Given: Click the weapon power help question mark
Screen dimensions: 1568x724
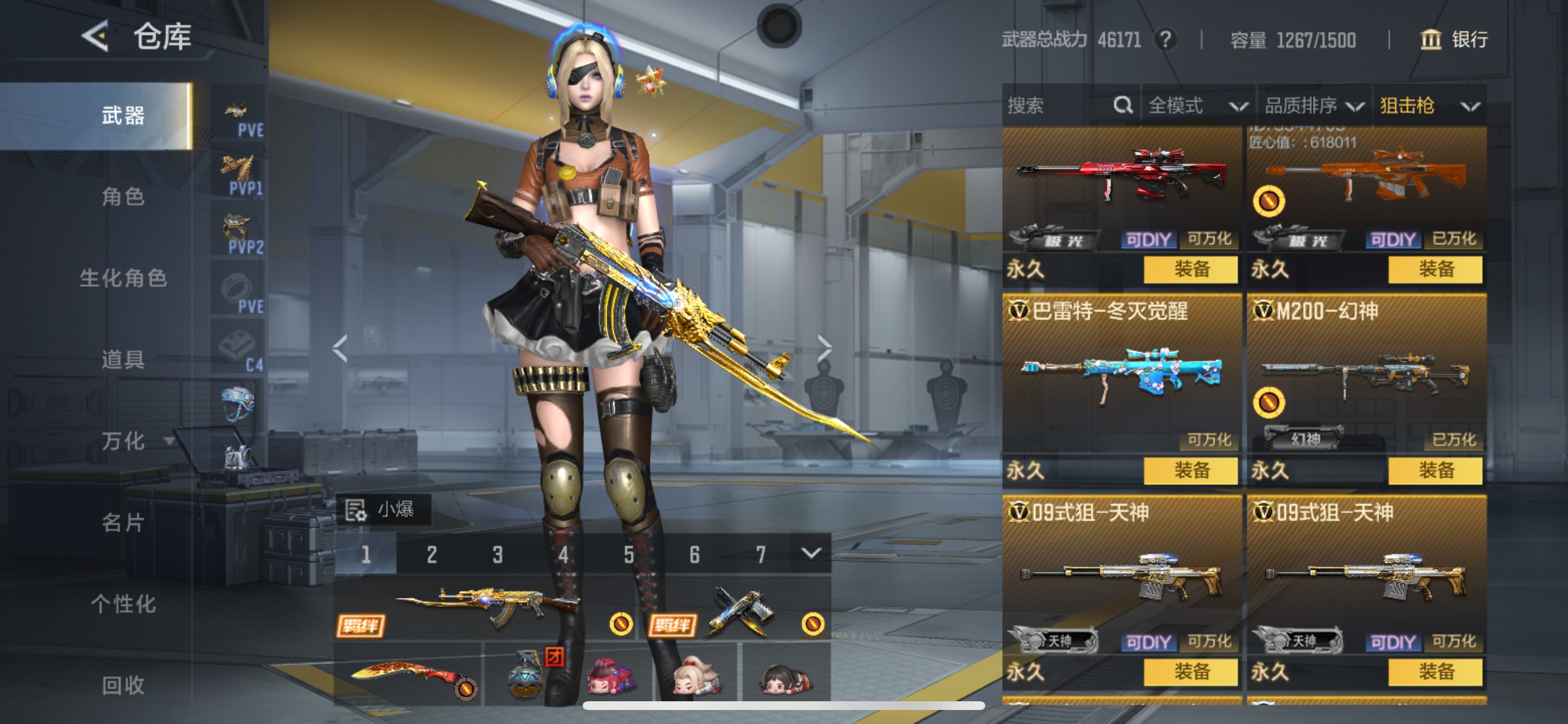Looking at the screenshot, I should [1165, 40].
